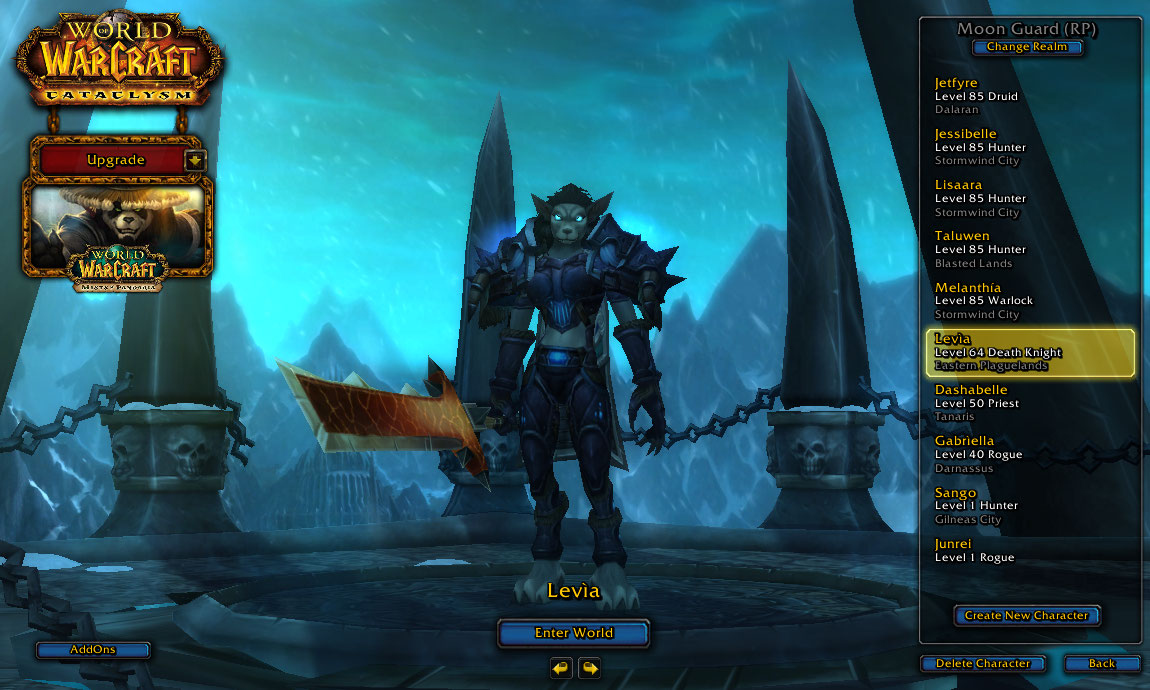Choose Jessibelle from the character list
The height and width of the screenshot is (690, 1150).
tap(1030, 147)
